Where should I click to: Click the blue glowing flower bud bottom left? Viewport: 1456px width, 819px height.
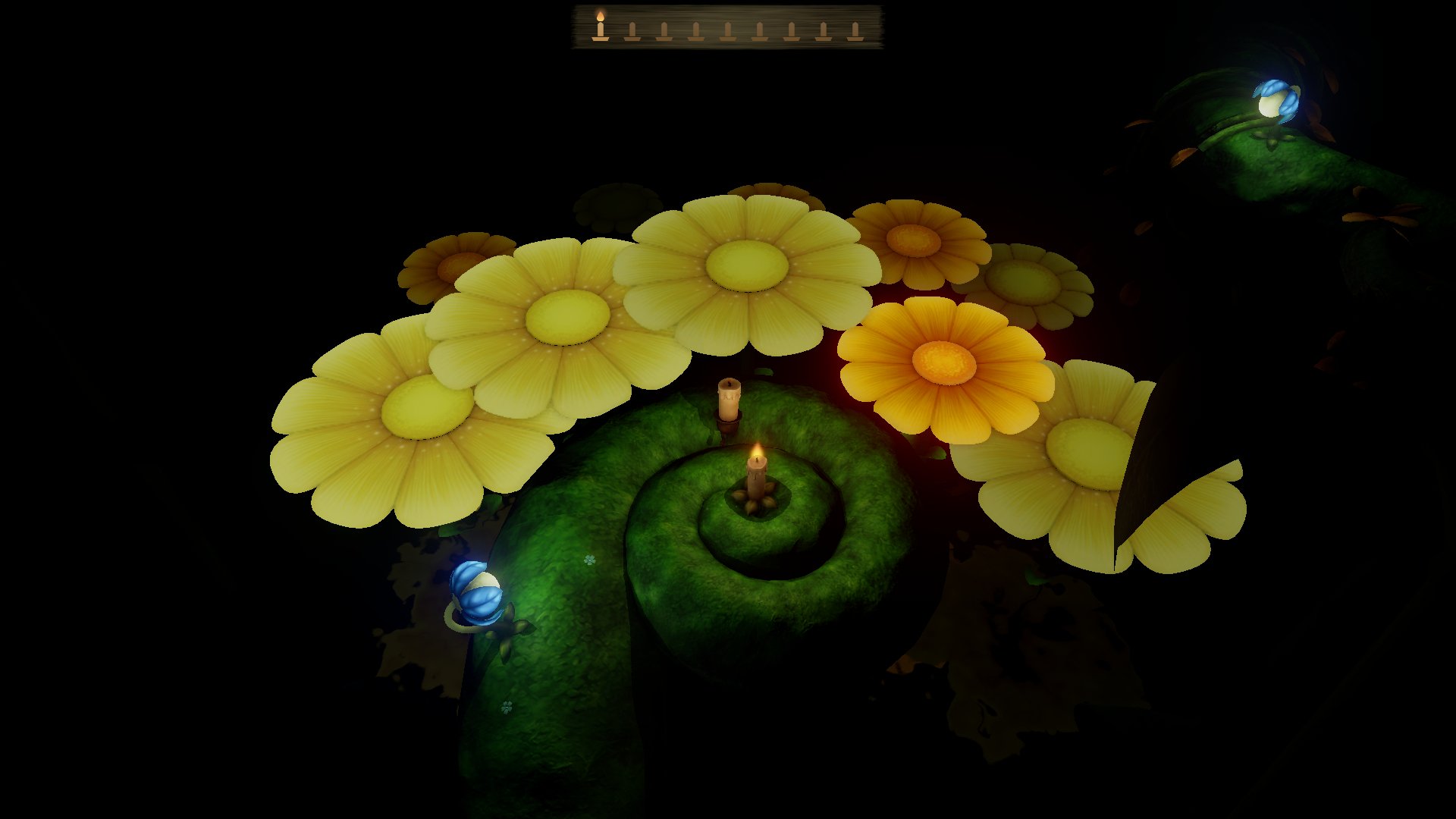(x=474, y=591)
